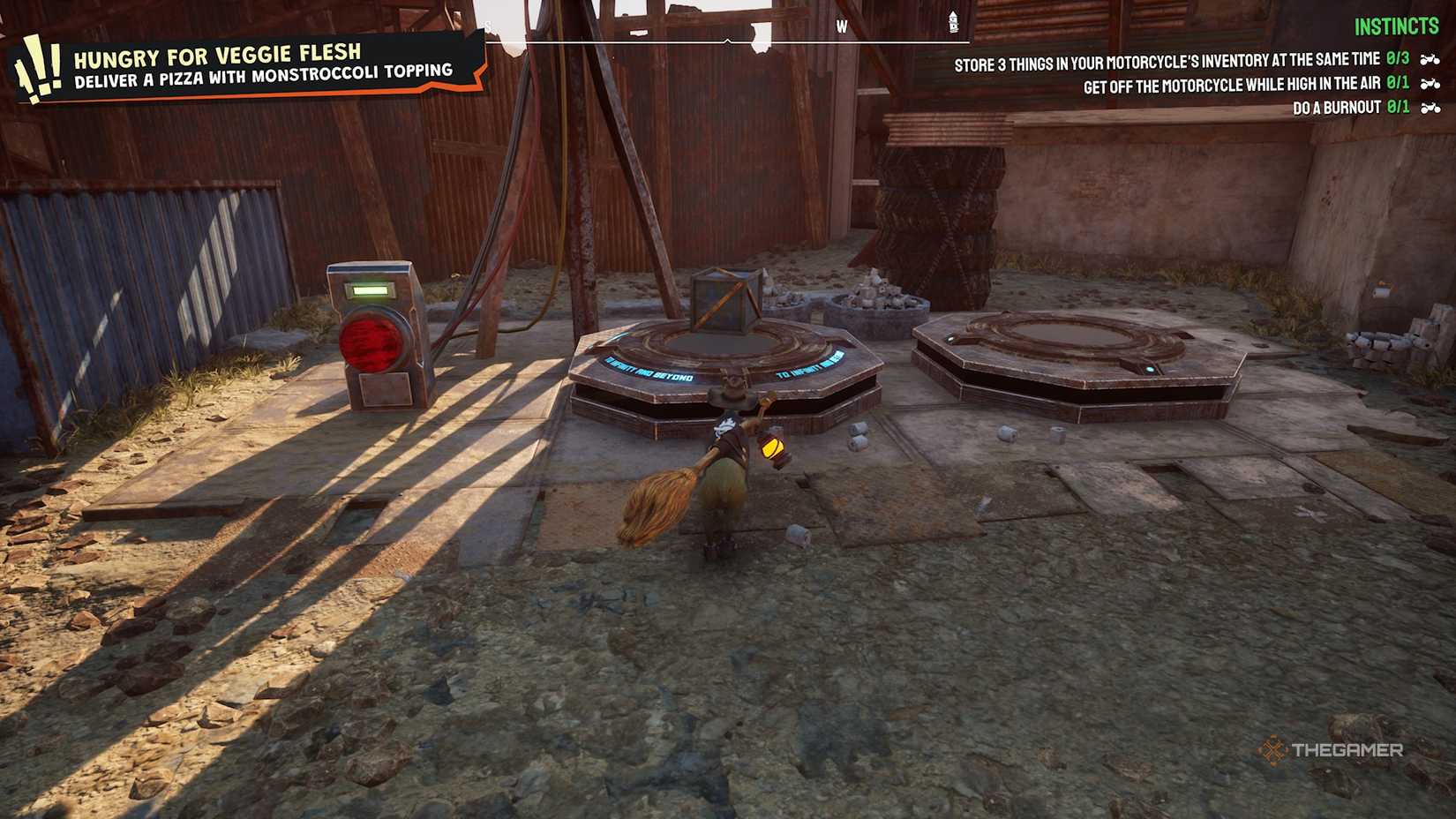Click the motorcycle icon beside the inventory objective

coord(1430,60)
